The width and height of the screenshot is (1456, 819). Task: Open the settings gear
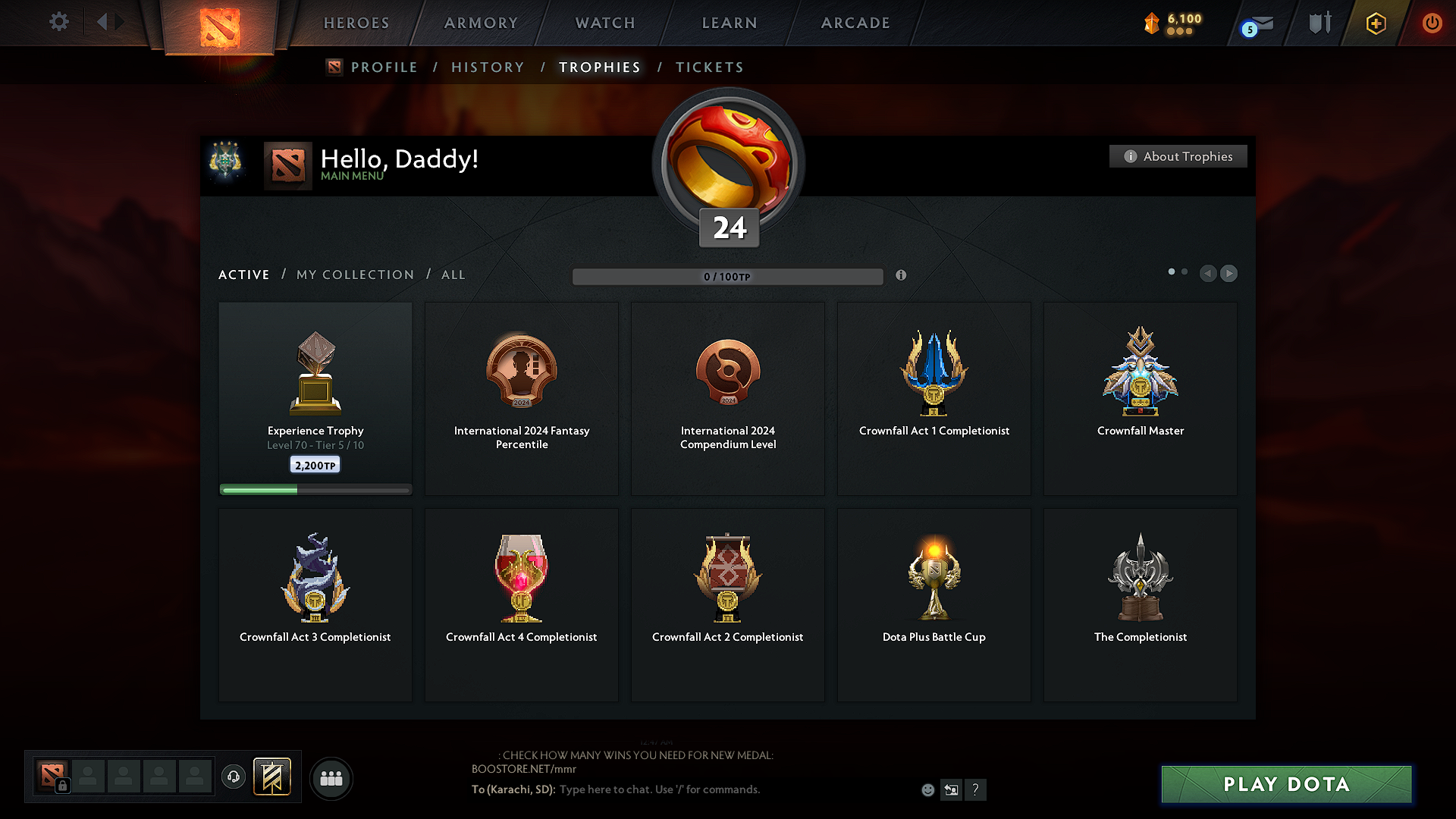tap(58, 22)
